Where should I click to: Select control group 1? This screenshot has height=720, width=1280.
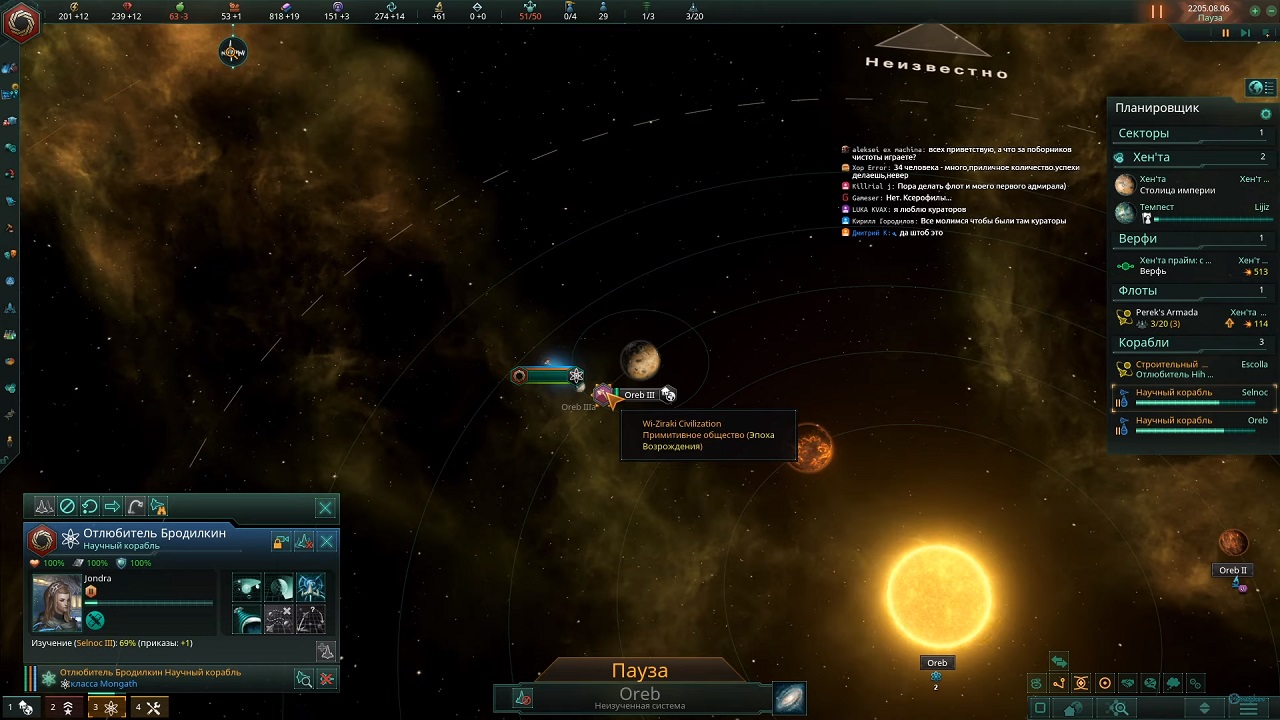click(x=19, y=708)
